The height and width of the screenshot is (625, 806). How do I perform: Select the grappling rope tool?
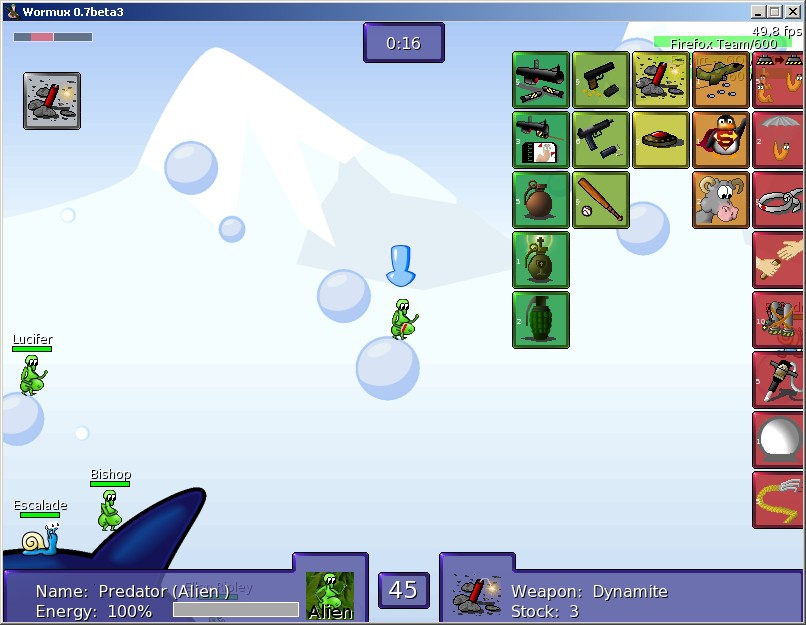pyautogui.click(x=779, y=500)
